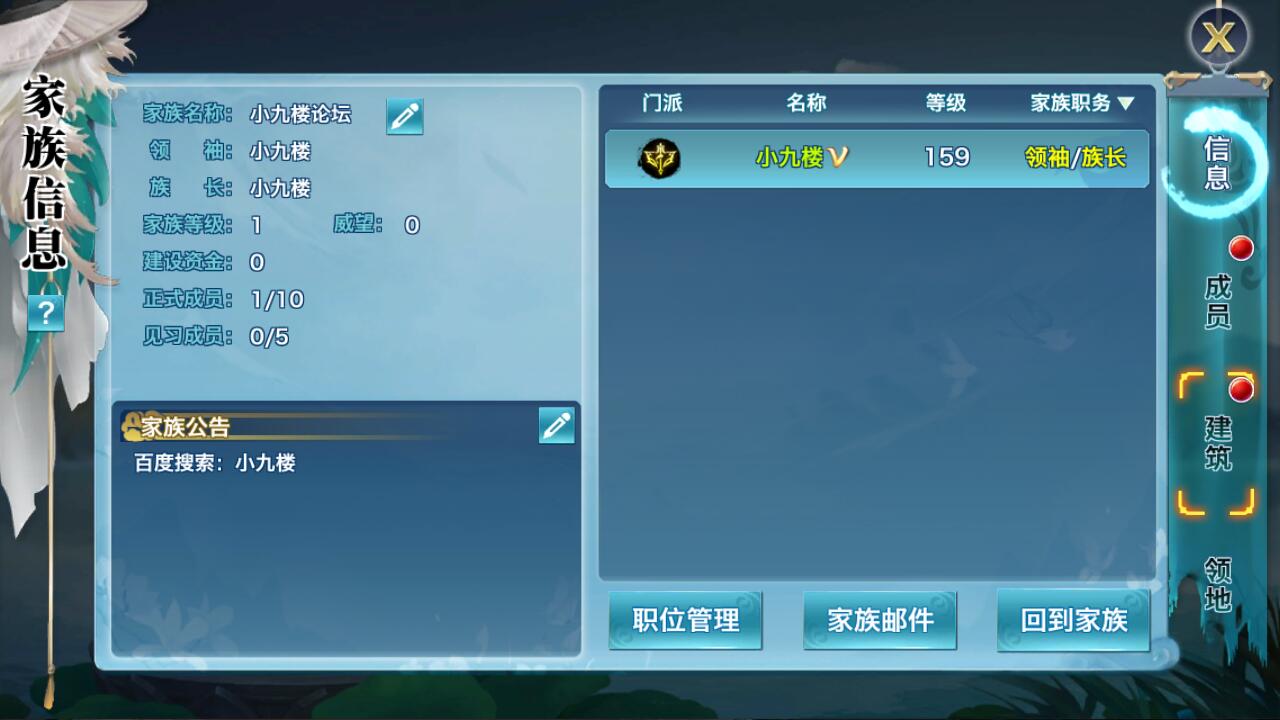Open 家族邮件 mailbox

879,619
